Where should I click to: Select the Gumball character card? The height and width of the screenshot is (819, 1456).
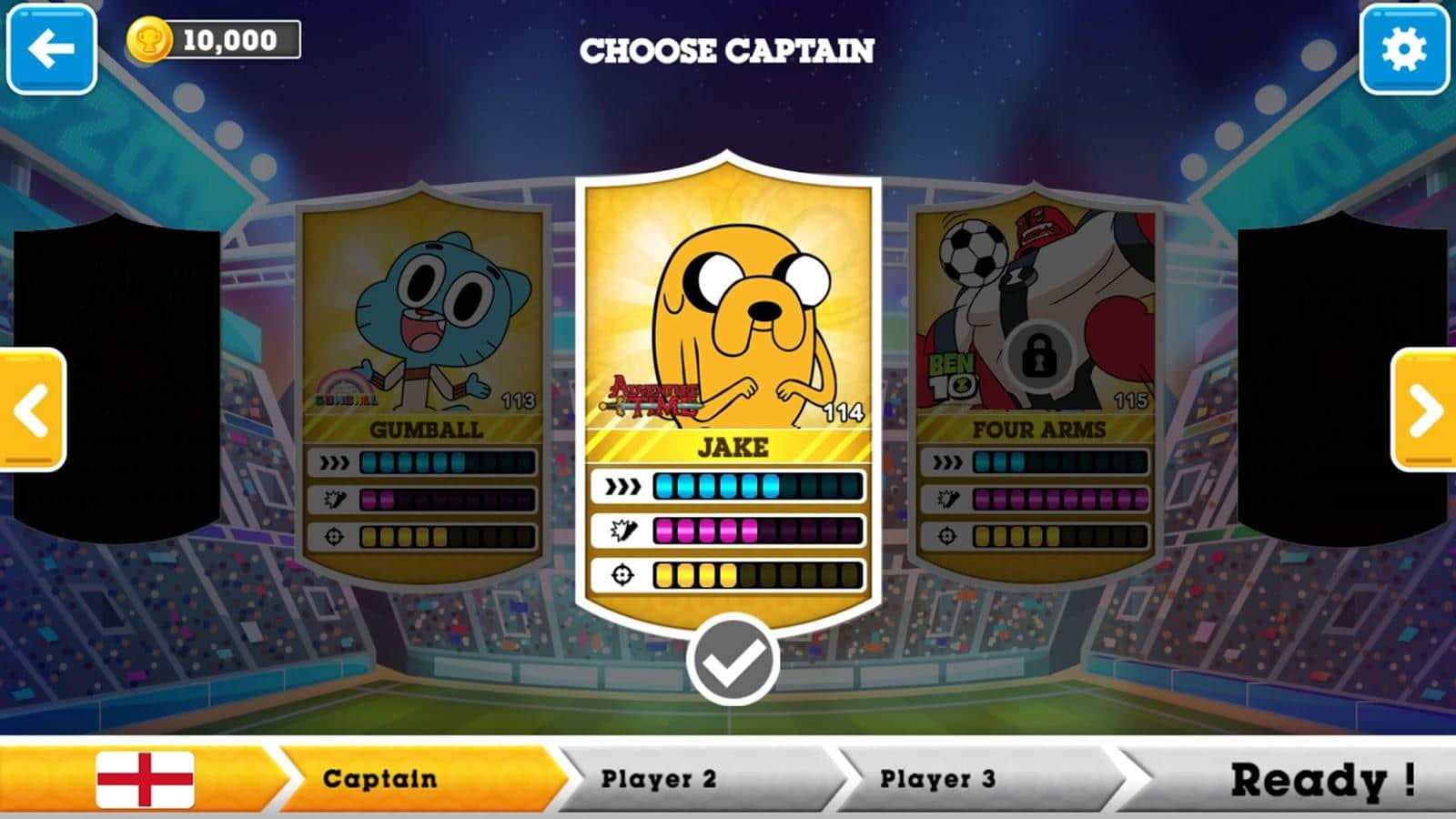tap(425, 382)
